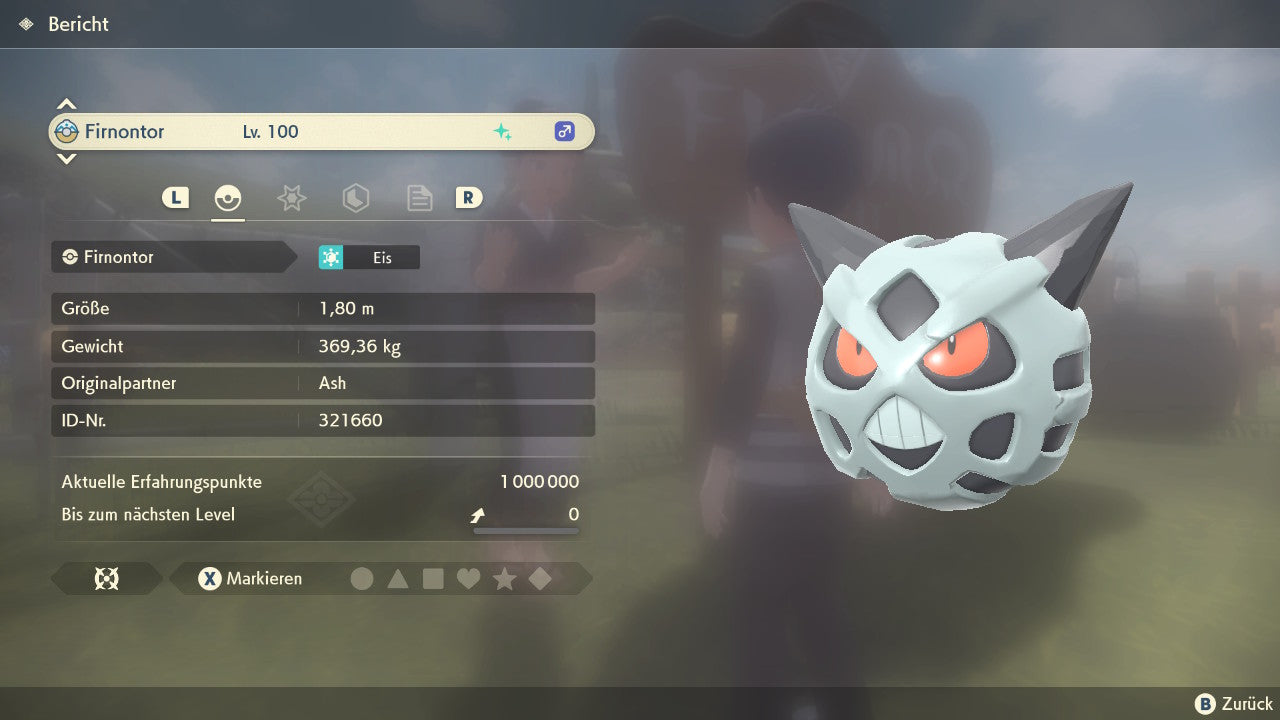Screen dimensions: 1280x720
Task: Toggle the square marking
Action: 433,579
